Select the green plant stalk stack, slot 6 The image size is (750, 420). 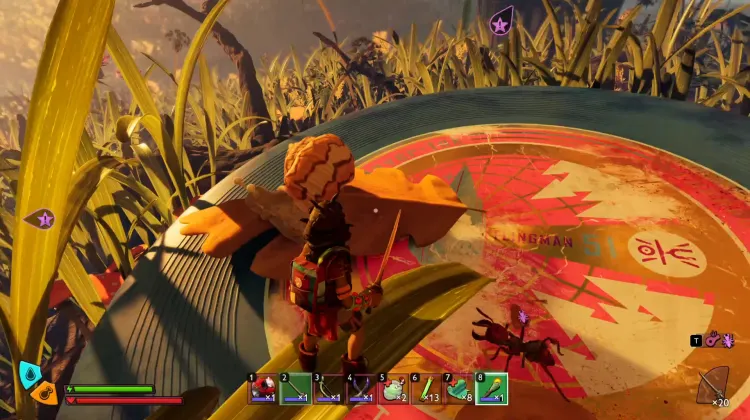click(x=426, y=388)
